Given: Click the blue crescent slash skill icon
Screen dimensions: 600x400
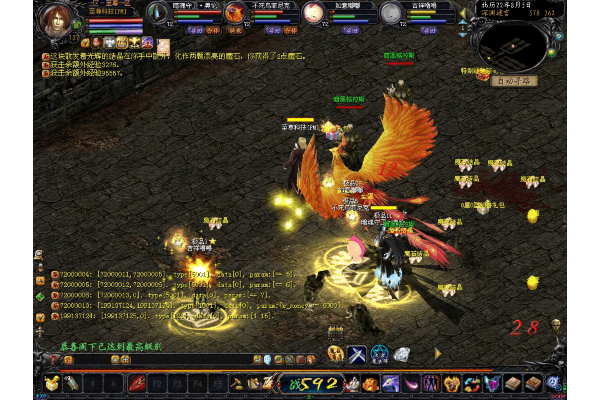Looking at the screenshot, I should coord(391,383).
